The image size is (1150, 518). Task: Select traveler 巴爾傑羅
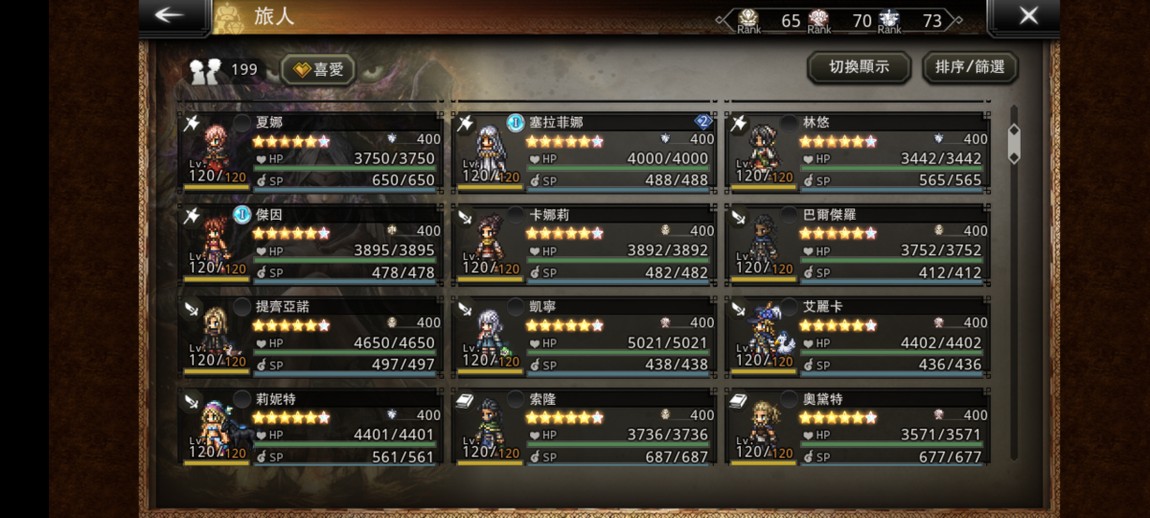(857, 243)
